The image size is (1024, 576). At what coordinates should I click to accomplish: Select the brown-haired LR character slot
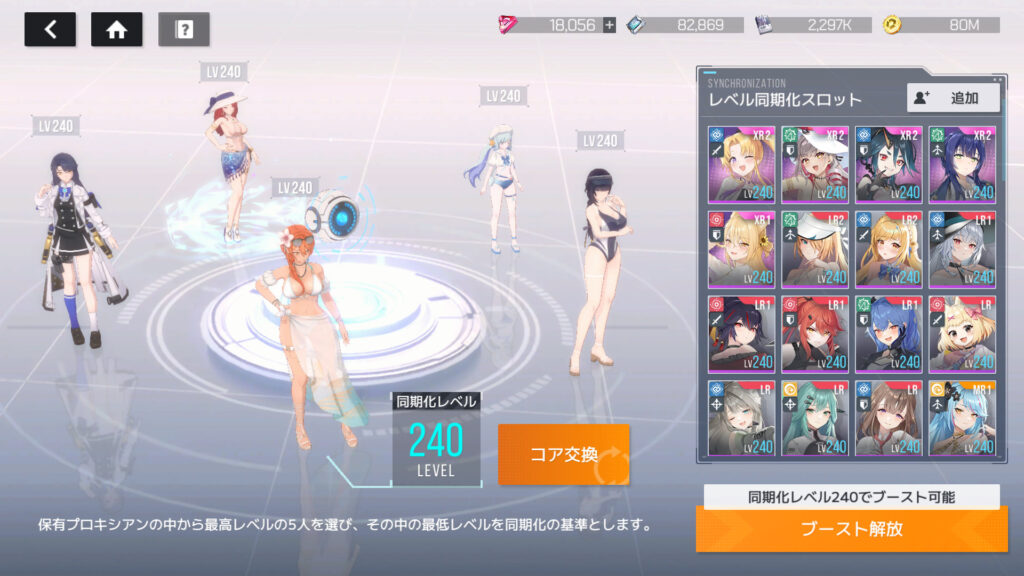[x=888, y=417]
